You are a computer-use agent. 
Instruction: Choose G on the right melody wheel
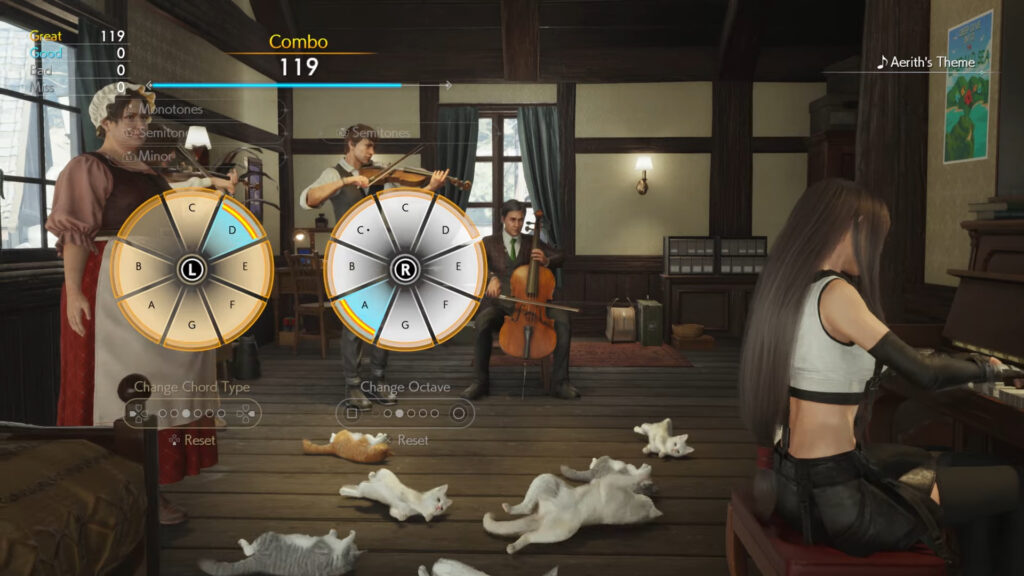tap(405, 326)
